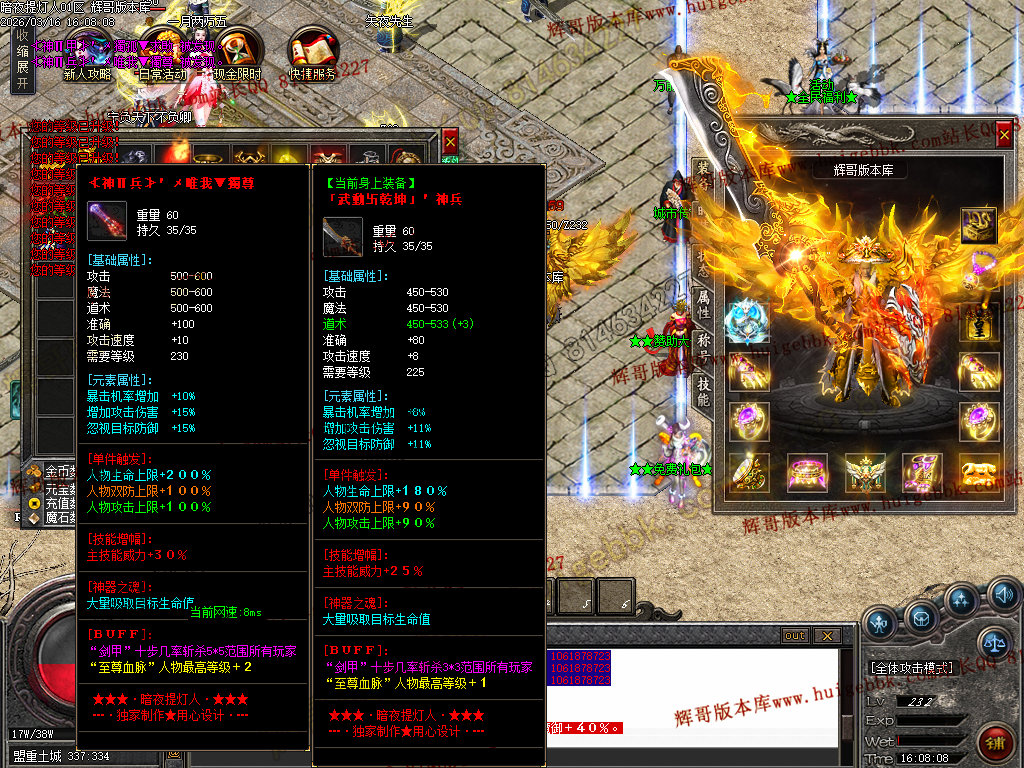The height and width of the screenshot is (768, 1024).
Task: Open the 新人攻略 newbie guide icon
Action: click(87, 52)
